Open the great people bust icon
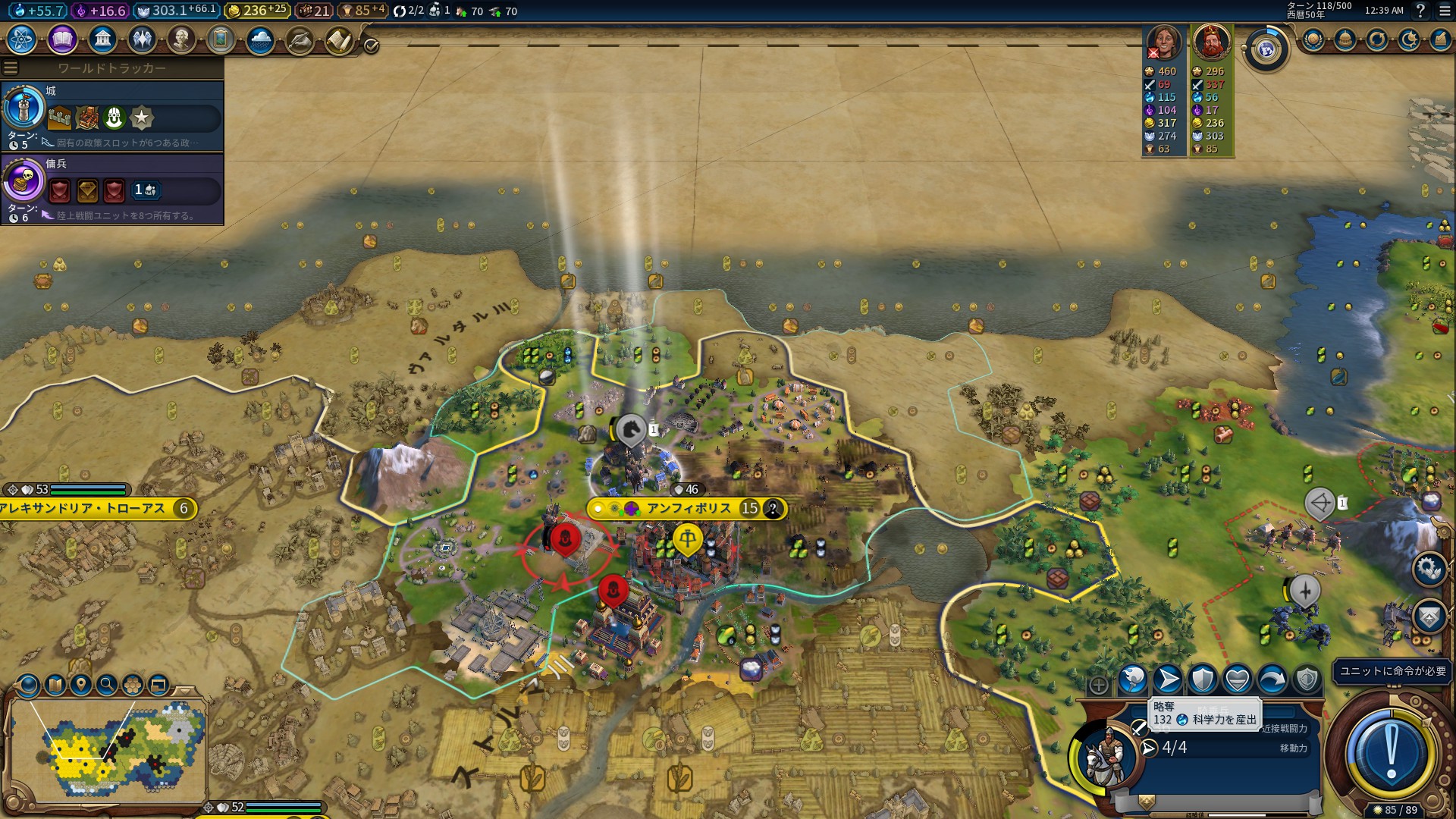Image resolution: width=1456 pixels, height=819 pixels. tap(181, 39)
